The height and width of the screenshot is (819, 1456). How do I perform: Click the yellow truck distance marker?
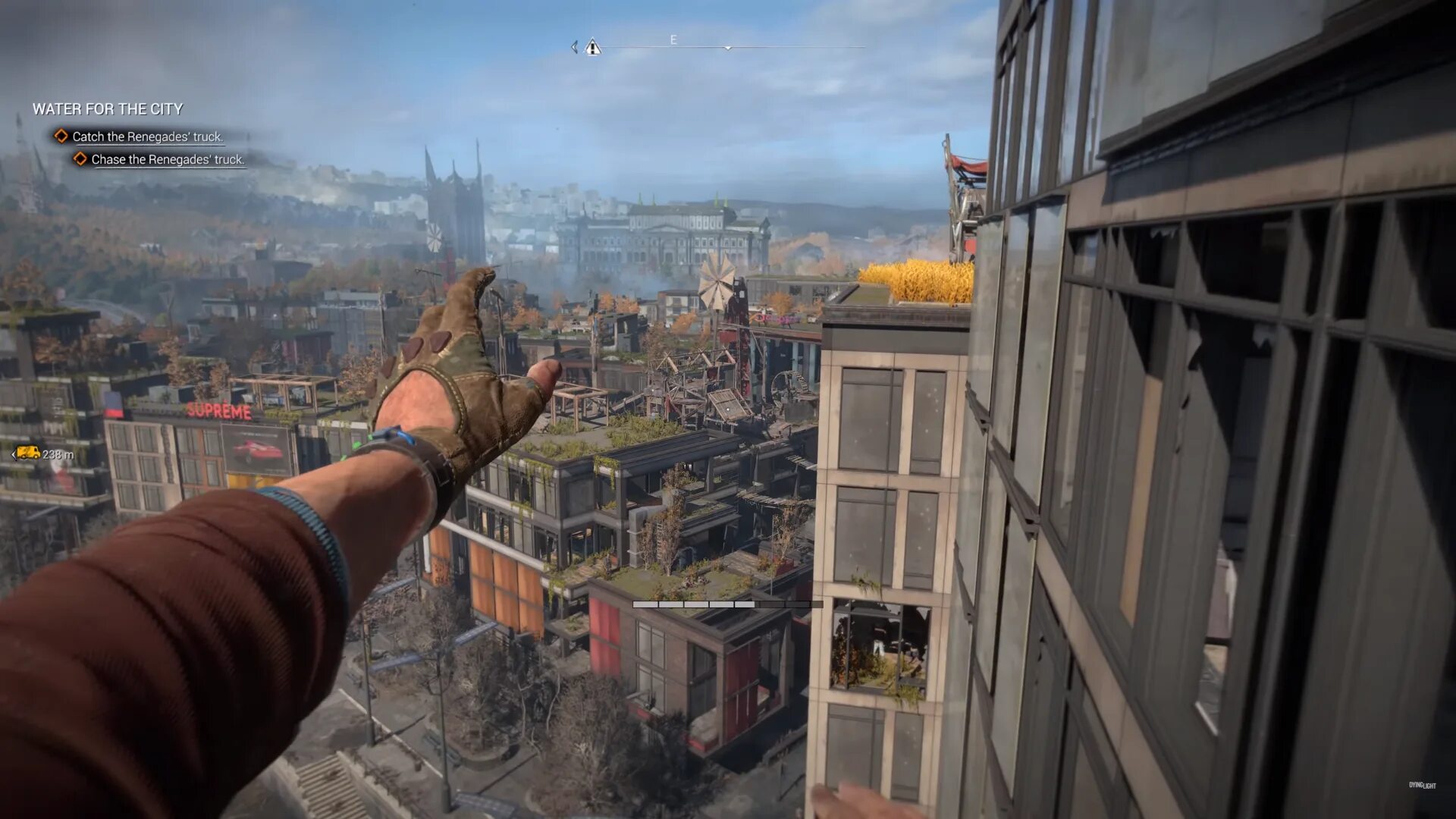point(29,453)
